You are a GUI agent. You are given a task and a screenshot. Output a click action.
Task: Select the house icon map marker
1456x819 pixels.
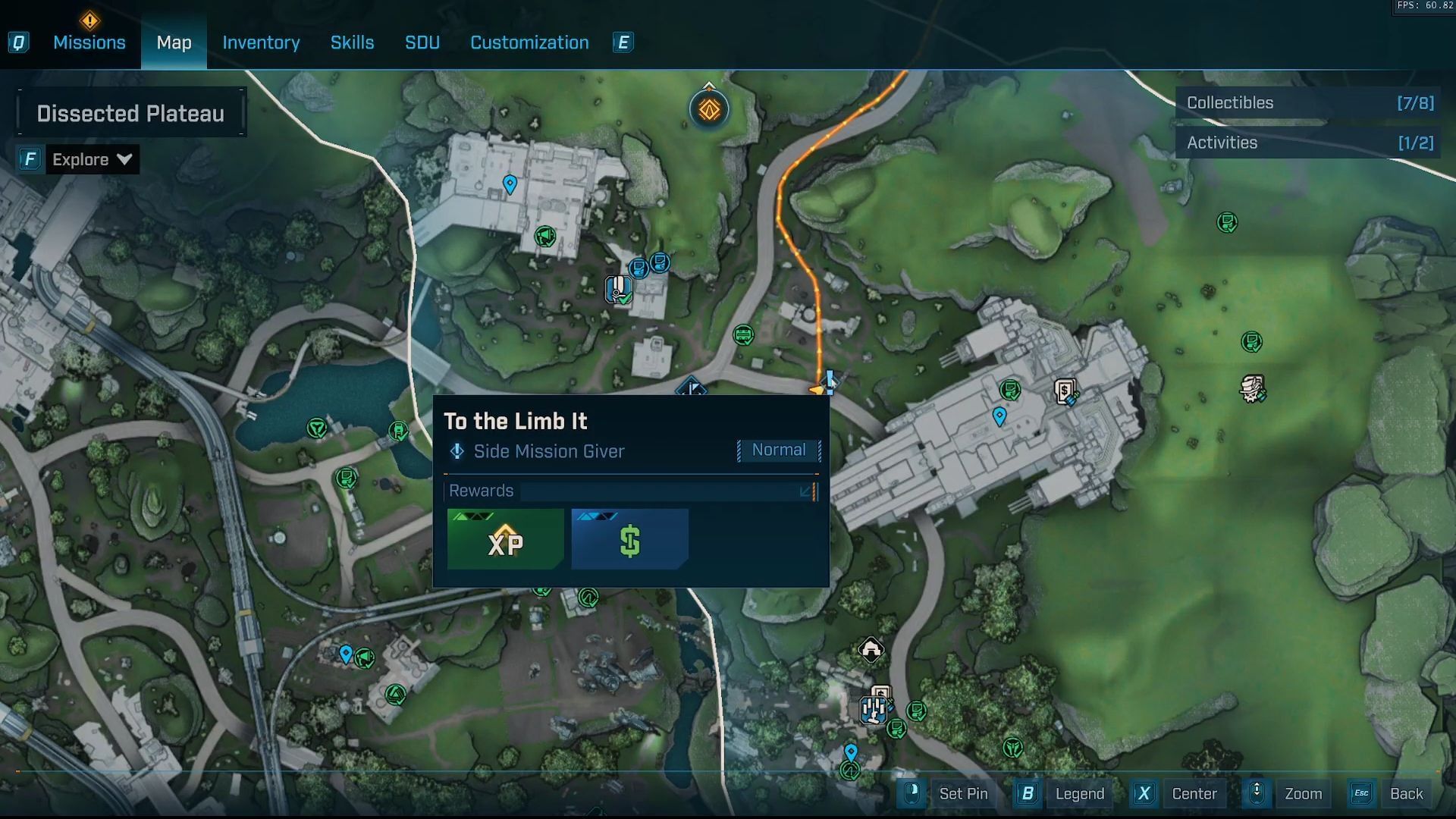point(871,650)
